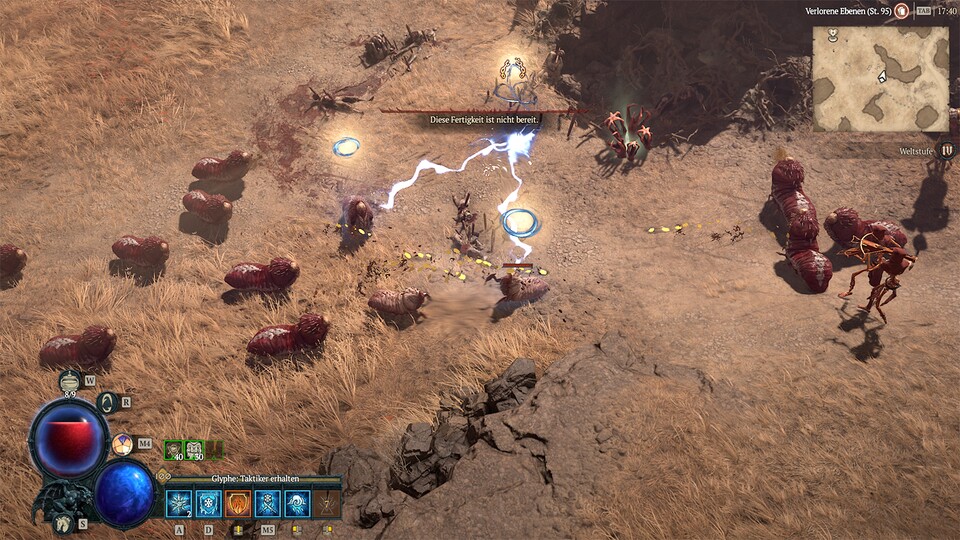
Task: Activate the snowflake frost armor skill
Action: click(208, 503)
